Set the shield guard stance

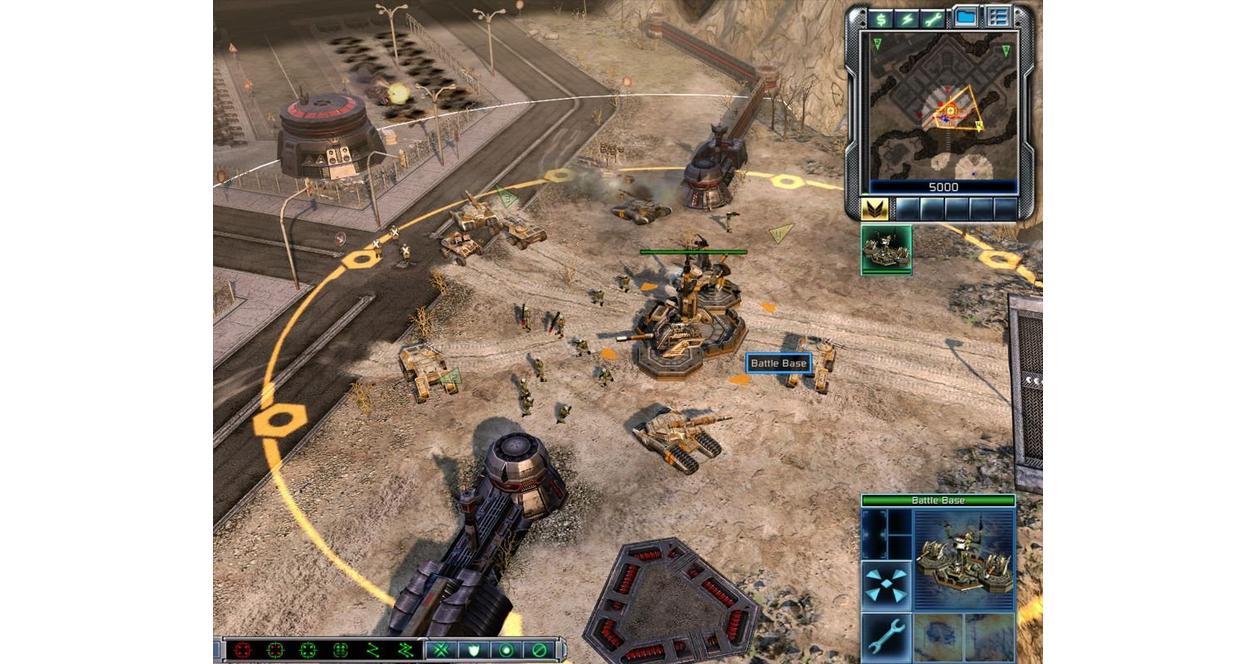(x=474, y=650)
